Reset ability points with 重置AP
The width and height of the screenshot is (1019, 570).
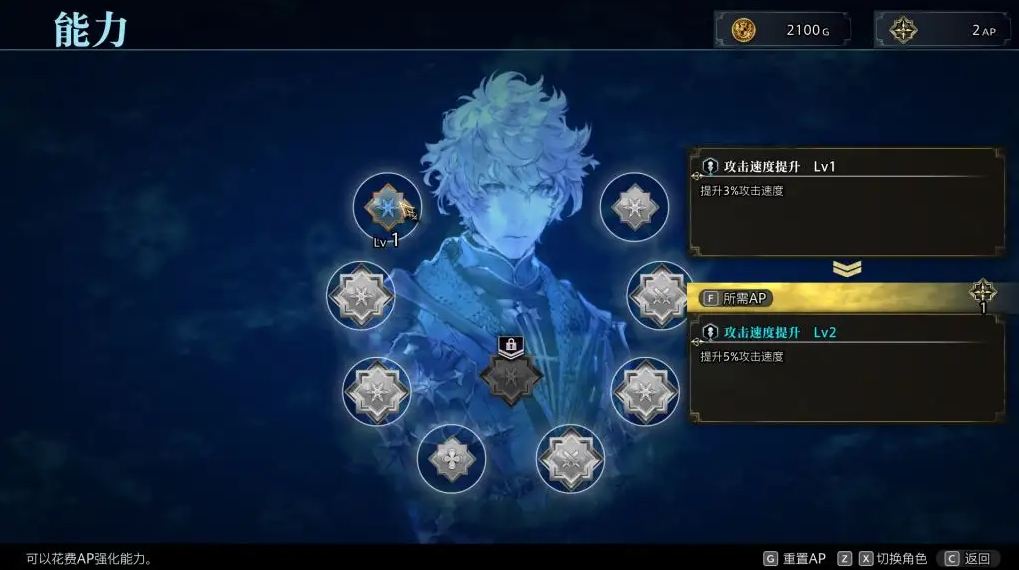coord(795,558)
